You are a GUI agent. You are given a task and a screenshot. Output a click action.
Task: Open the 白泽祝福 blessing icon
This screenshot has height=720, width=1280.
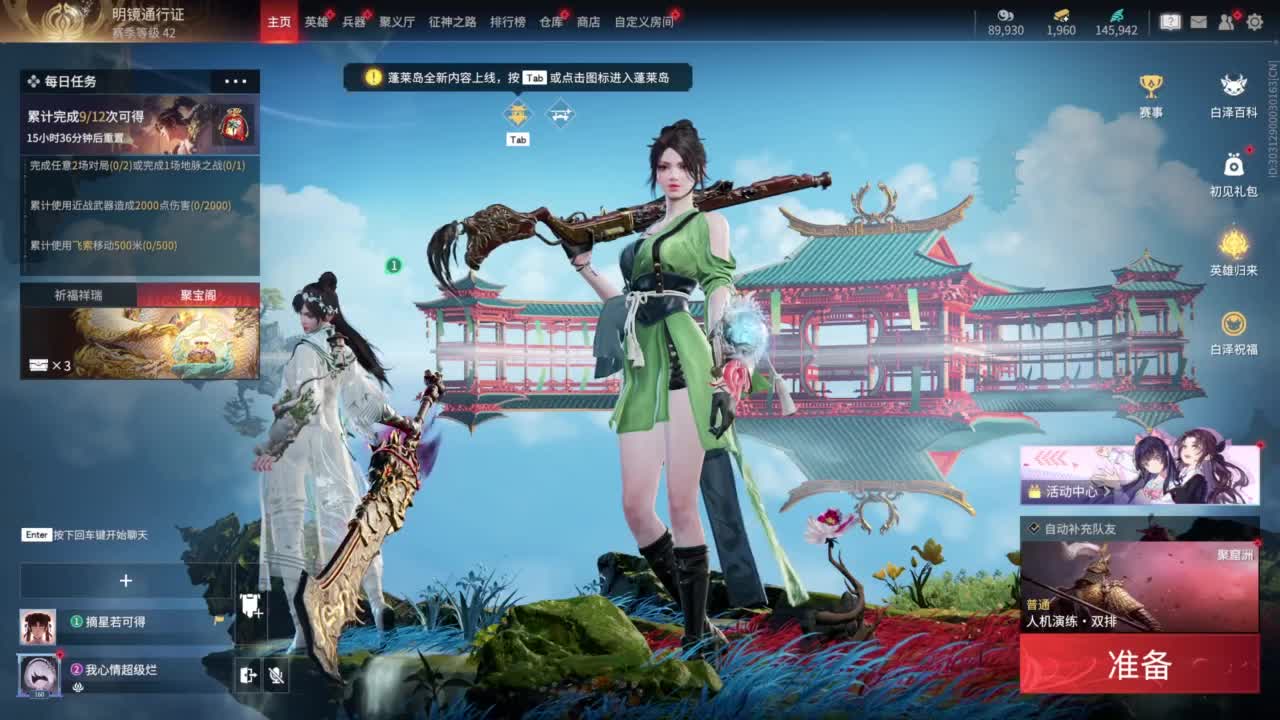(x=1234, y=324)
